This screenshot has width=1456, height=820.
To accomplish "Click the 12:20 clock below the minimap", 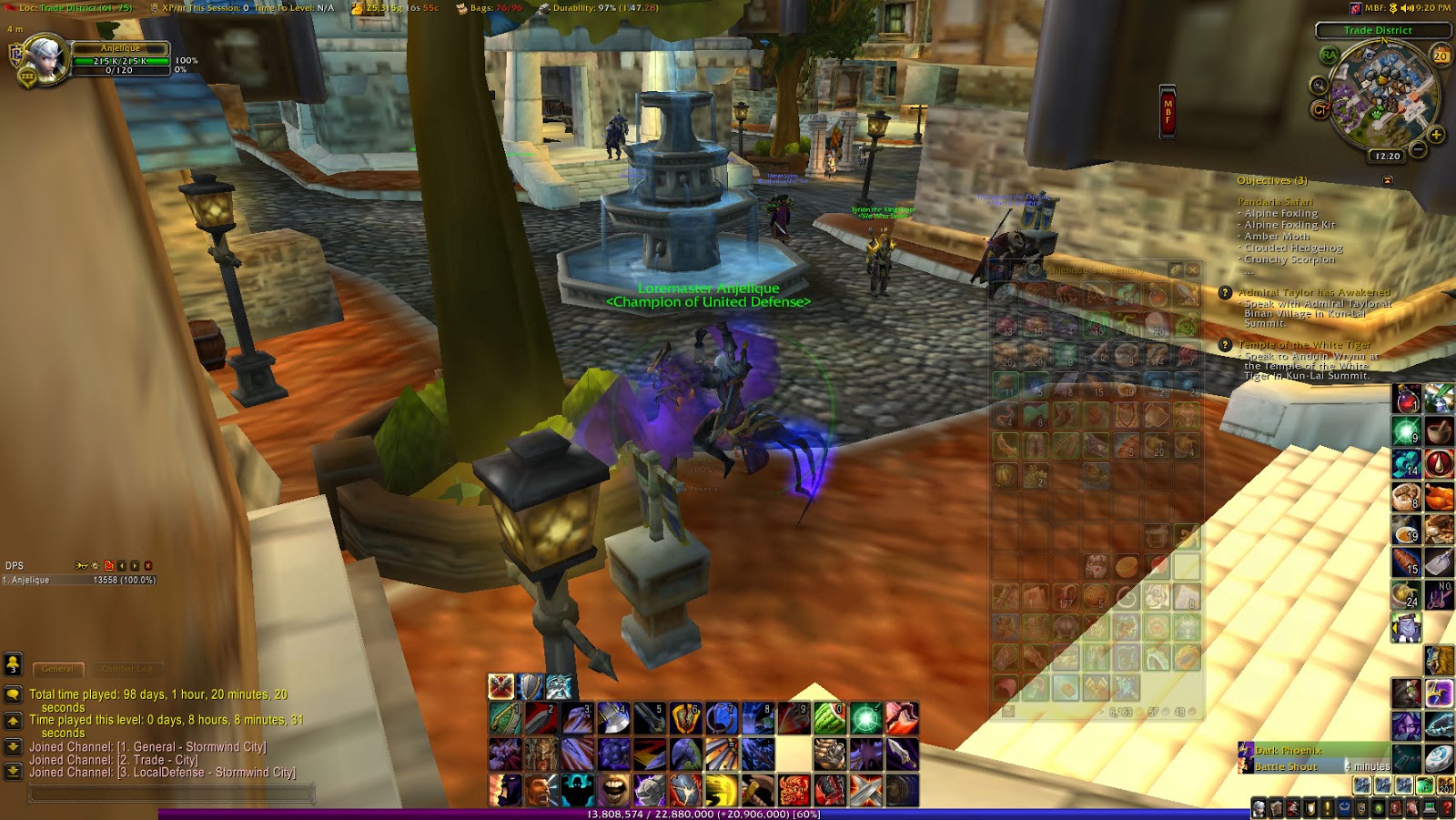I will (x=1387, y=156).
